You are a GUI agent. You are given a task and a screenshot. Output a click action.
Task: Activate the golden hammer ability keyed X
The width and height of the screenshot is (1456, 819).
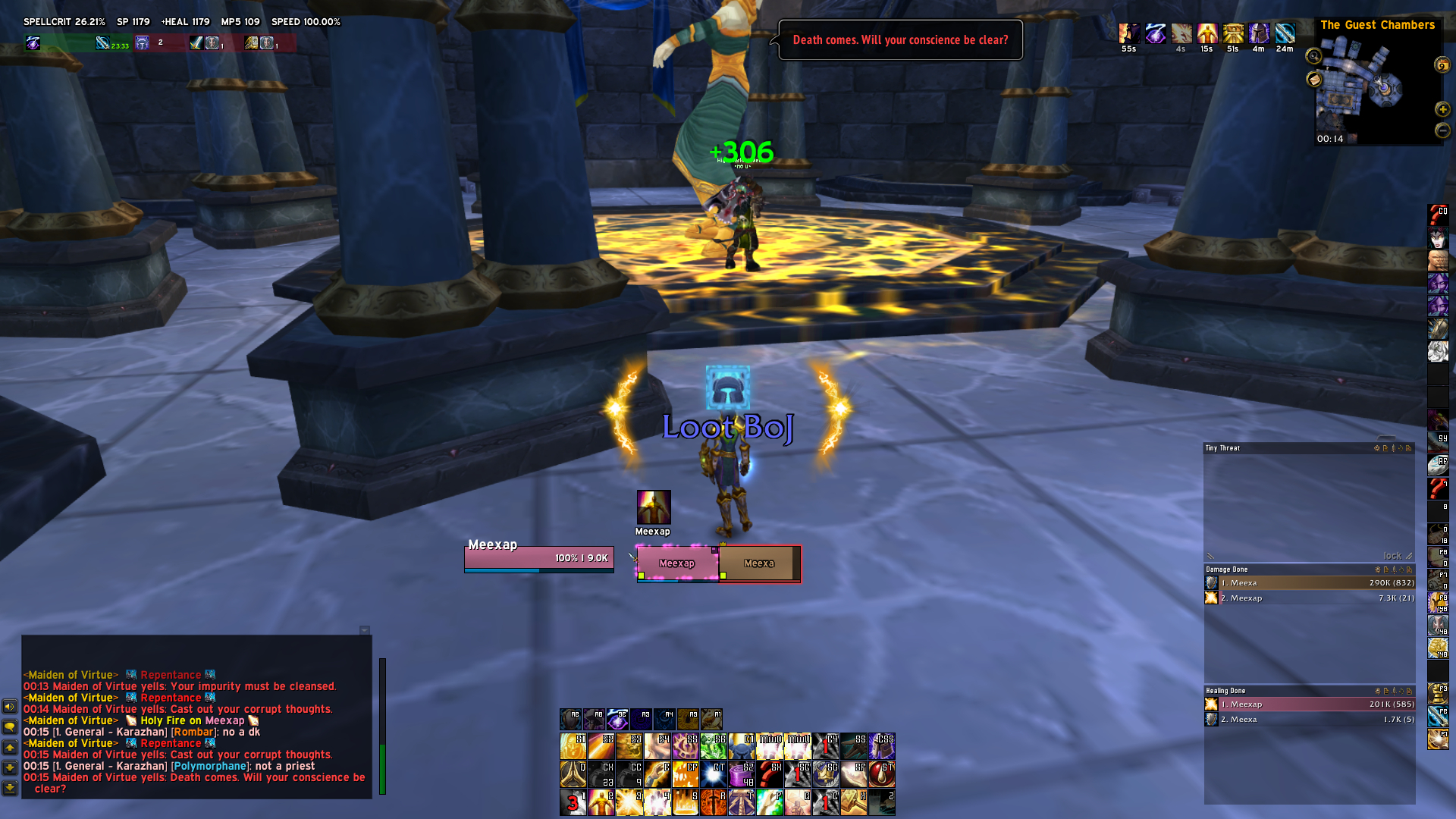[x=853, y=802]
